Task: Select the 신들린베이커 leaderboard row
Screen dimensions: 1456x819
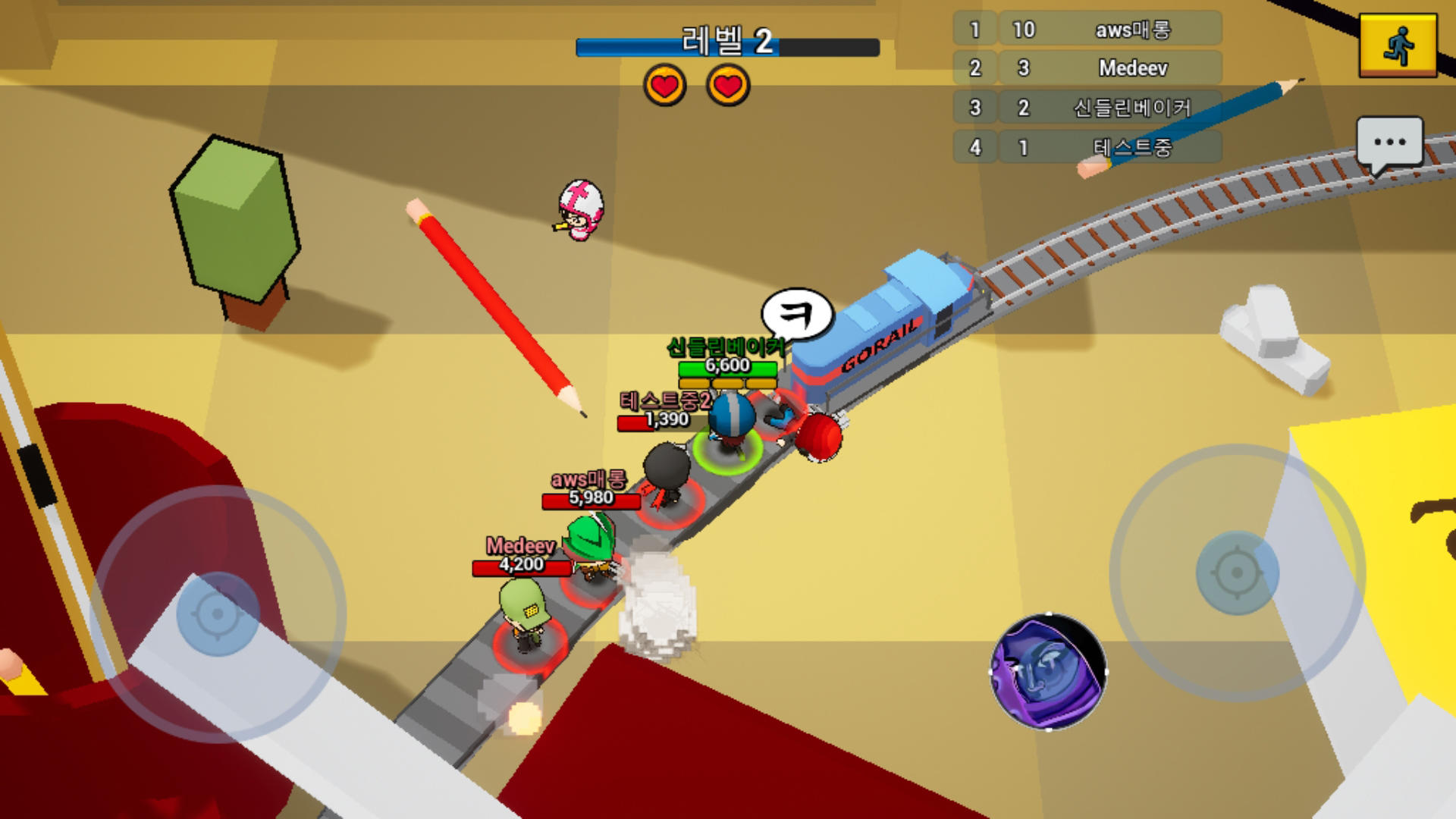Action: (1087, 108)
